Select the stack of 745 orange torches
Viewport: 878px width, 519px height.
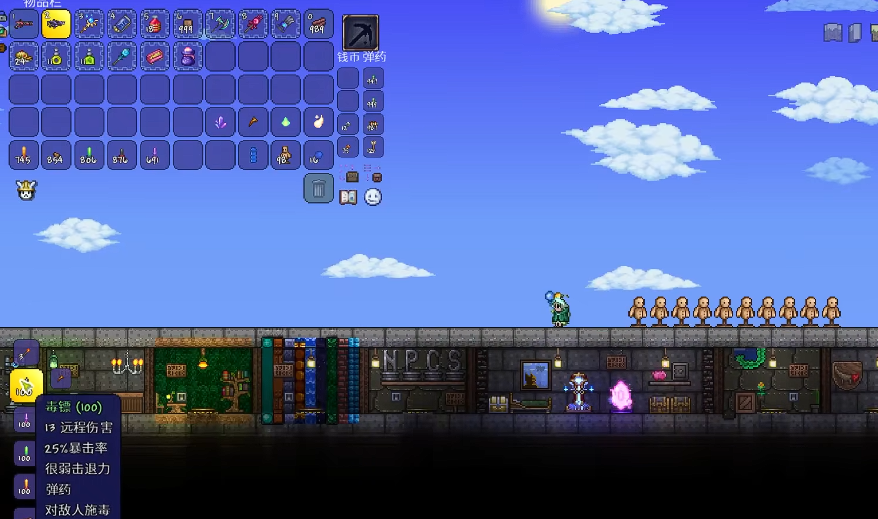[x=23, y=155]
